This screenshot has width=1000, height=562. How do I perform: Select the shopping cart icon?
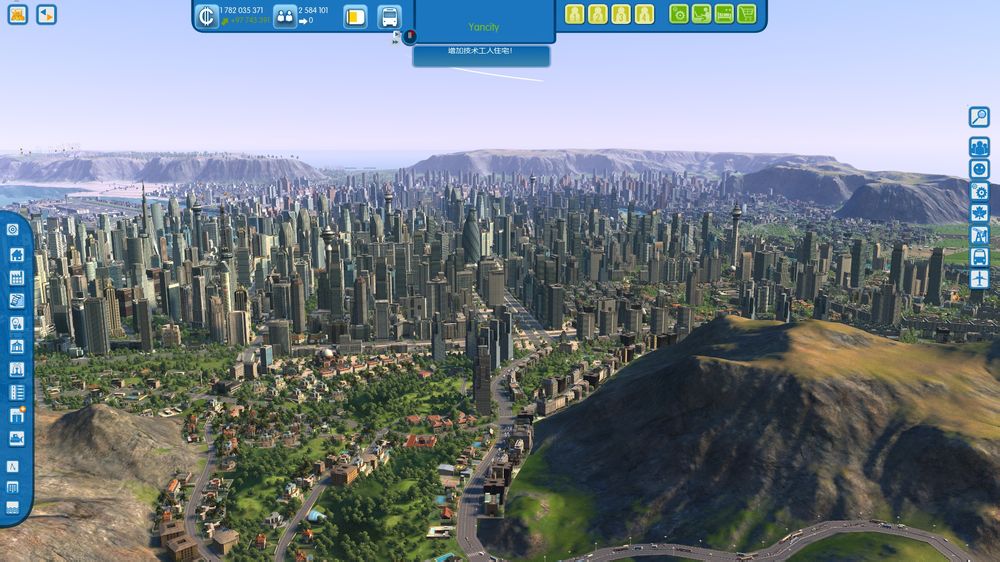pos(747,14)
